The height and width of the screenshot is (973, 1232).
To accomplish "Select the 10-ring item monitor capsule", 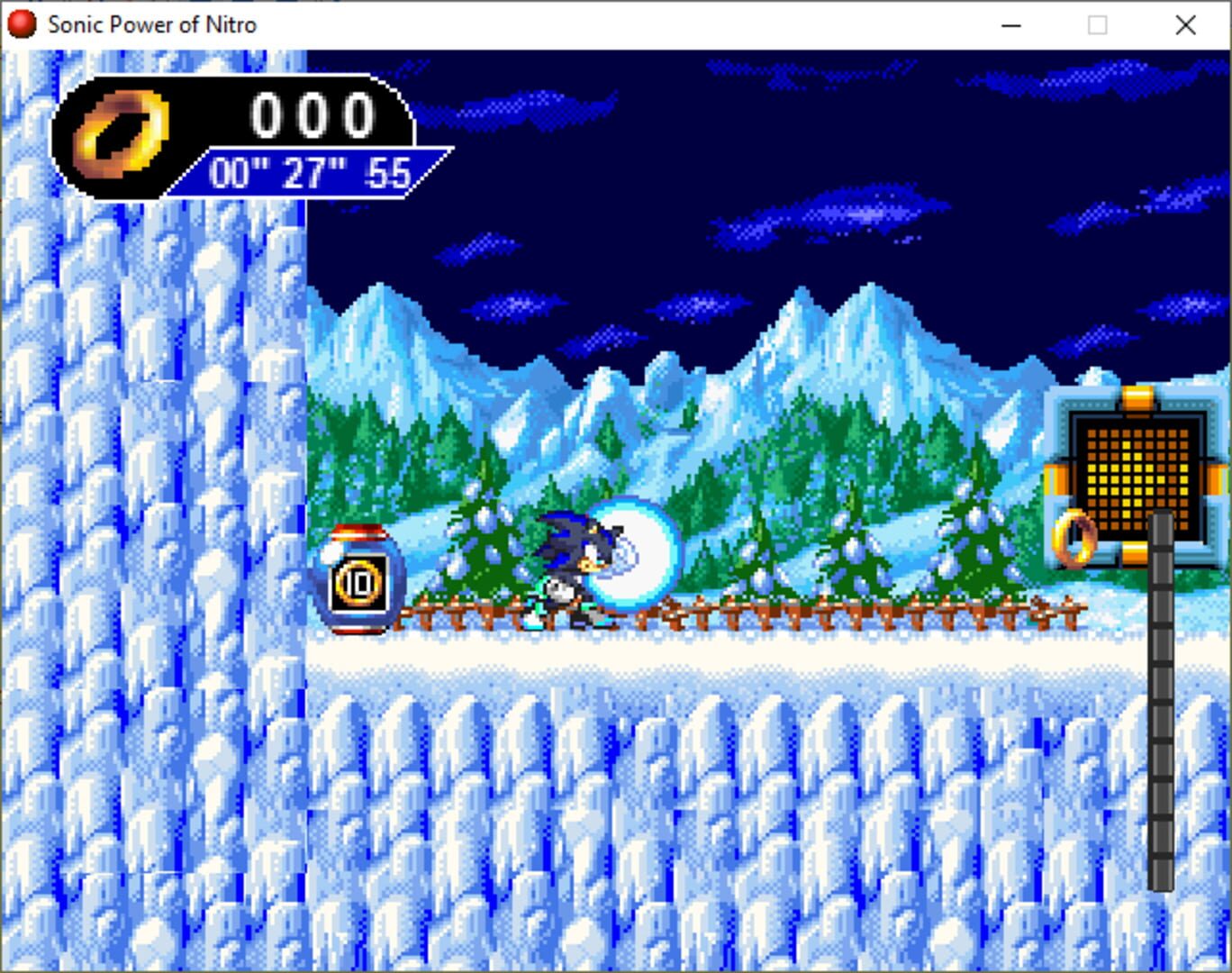I will pos(358,581).
